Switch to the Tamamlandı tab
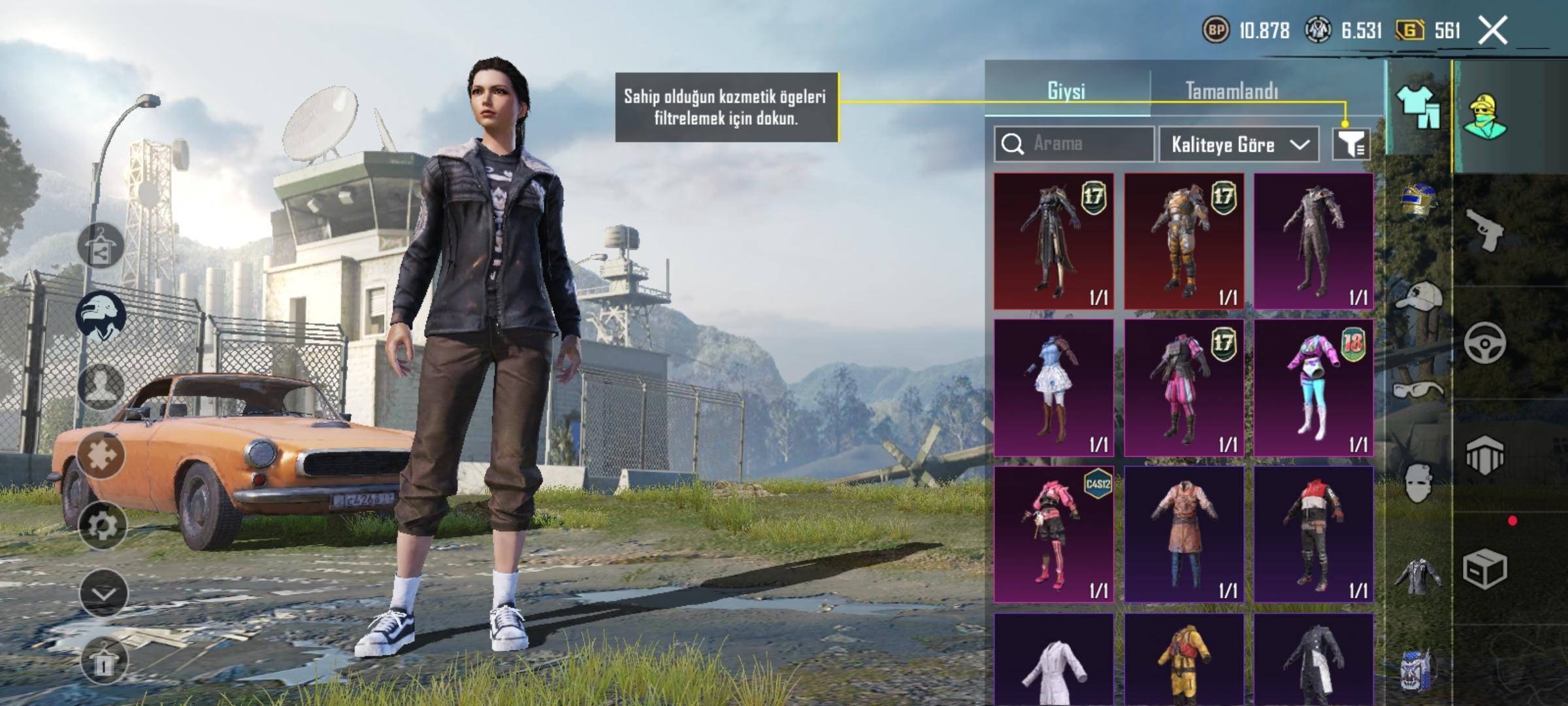Viewport: 1568px width, 706px height. [x=1232, y=91]
